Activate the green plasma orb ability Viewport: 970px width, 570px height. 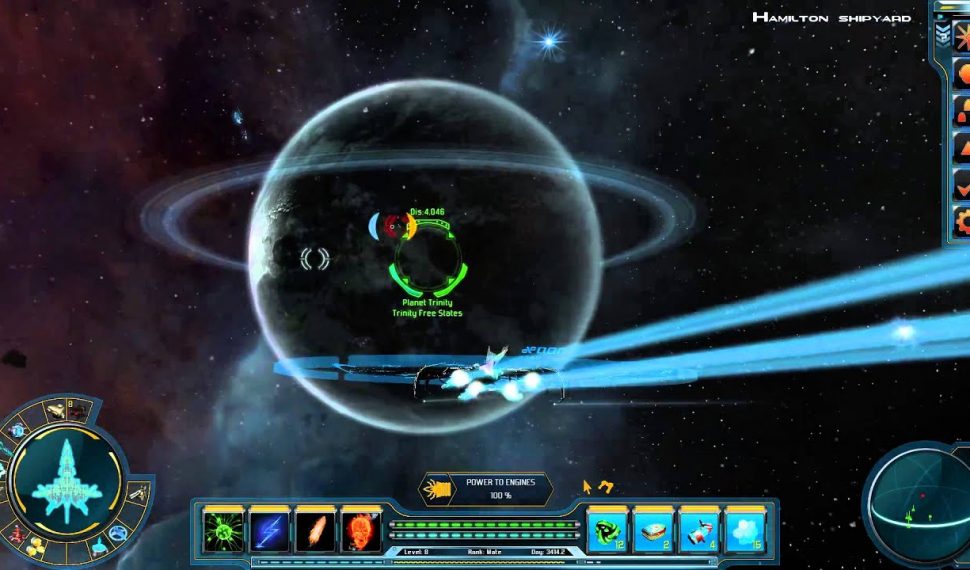pos(224,529)
